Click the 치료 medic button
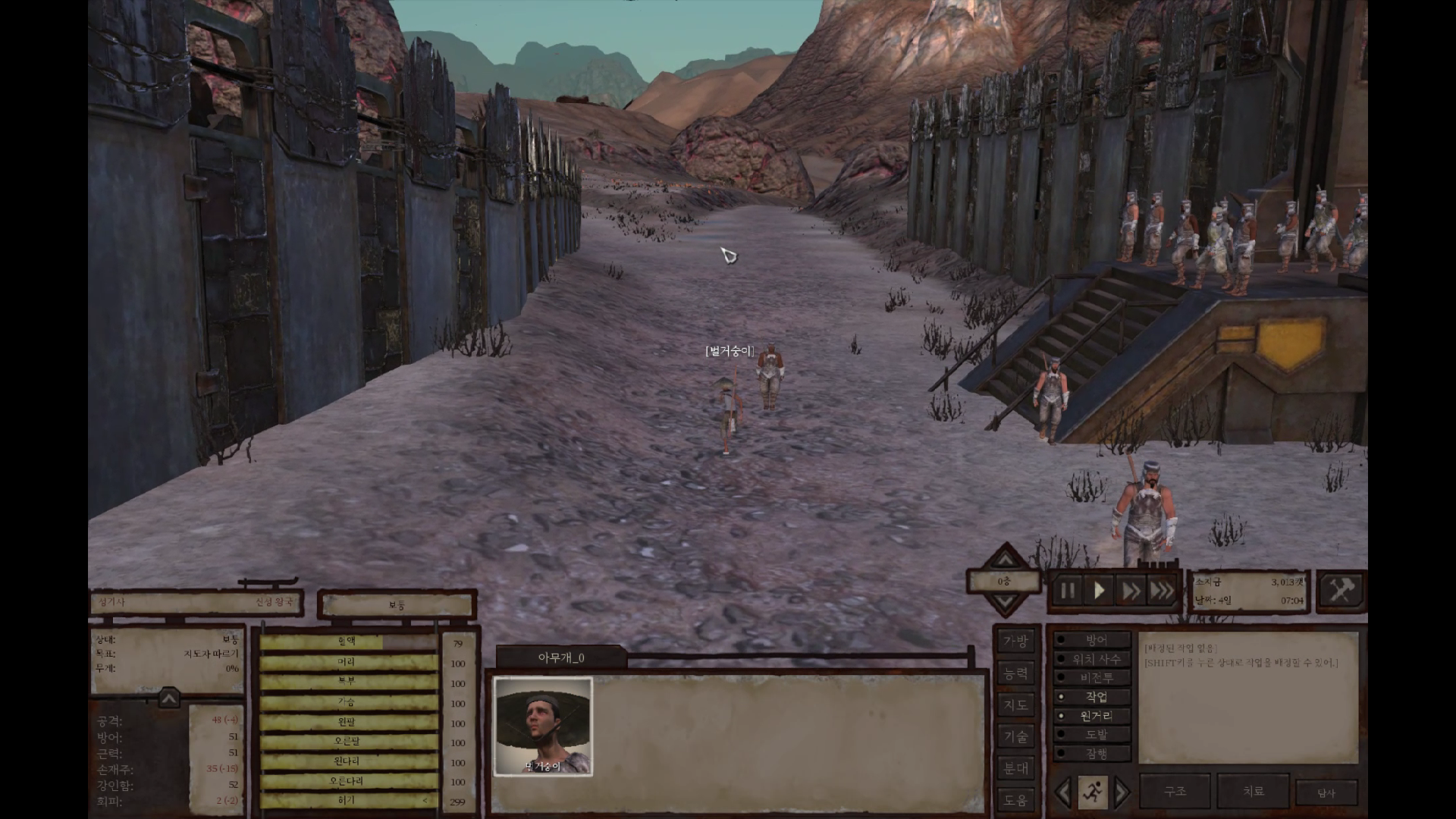1456x819 pixels. 1253,792
